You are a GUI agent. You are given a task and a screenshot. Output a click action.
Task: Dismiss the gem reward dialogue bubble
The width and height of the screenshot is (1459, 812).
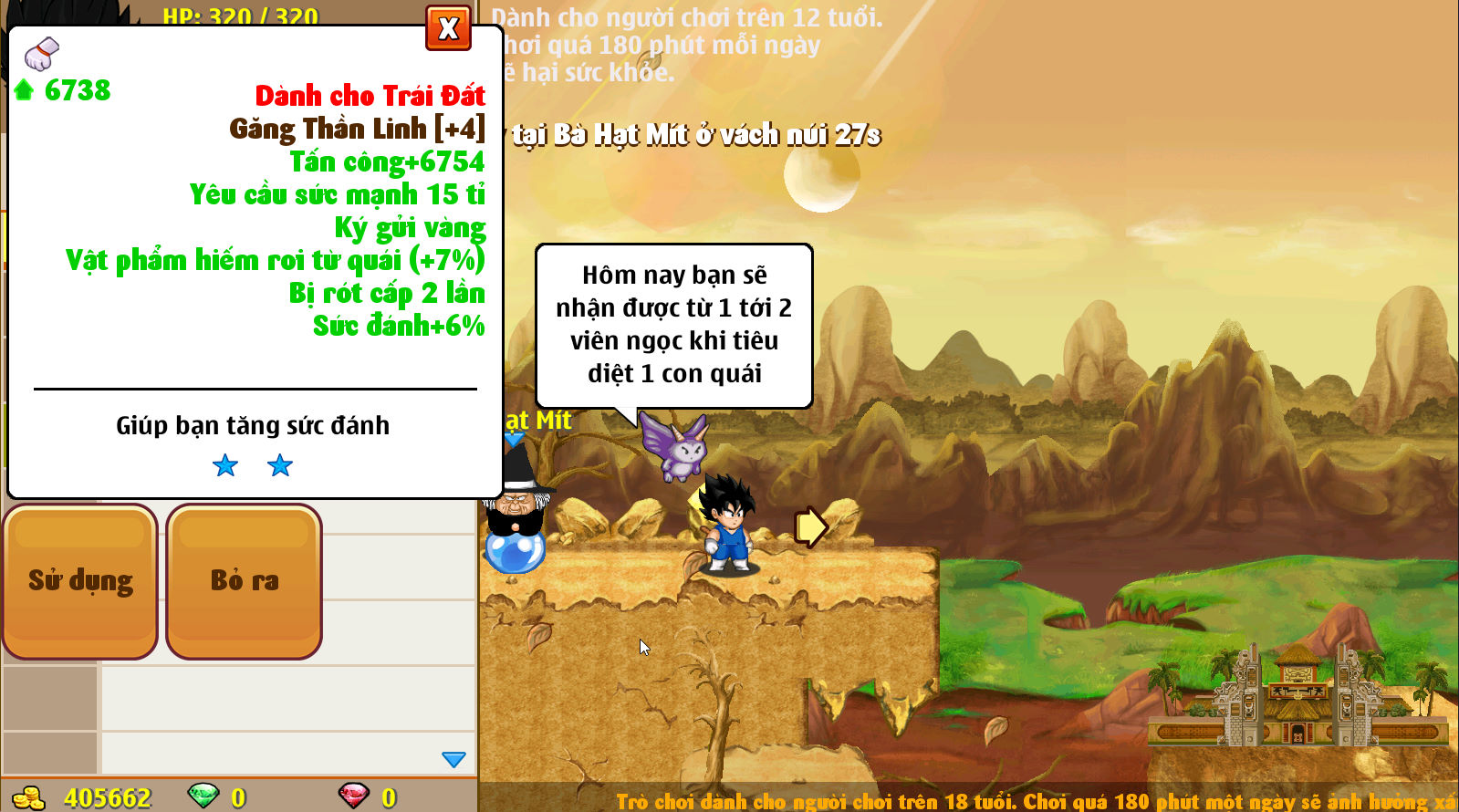pos(675,324)
